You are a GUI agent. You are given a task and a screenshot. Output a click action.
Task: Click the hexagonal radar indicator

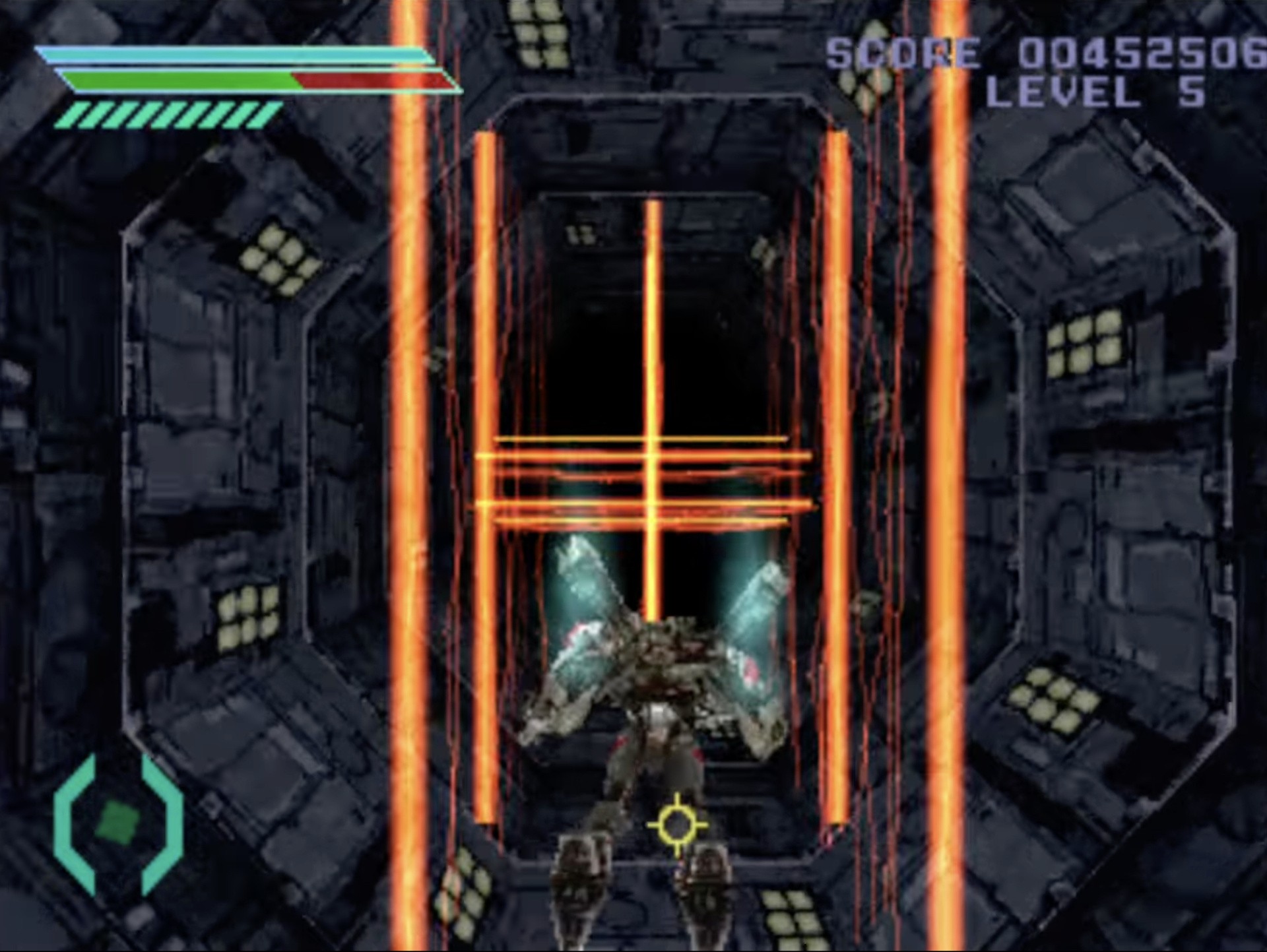pyautogui.click(x=119, y=823)
